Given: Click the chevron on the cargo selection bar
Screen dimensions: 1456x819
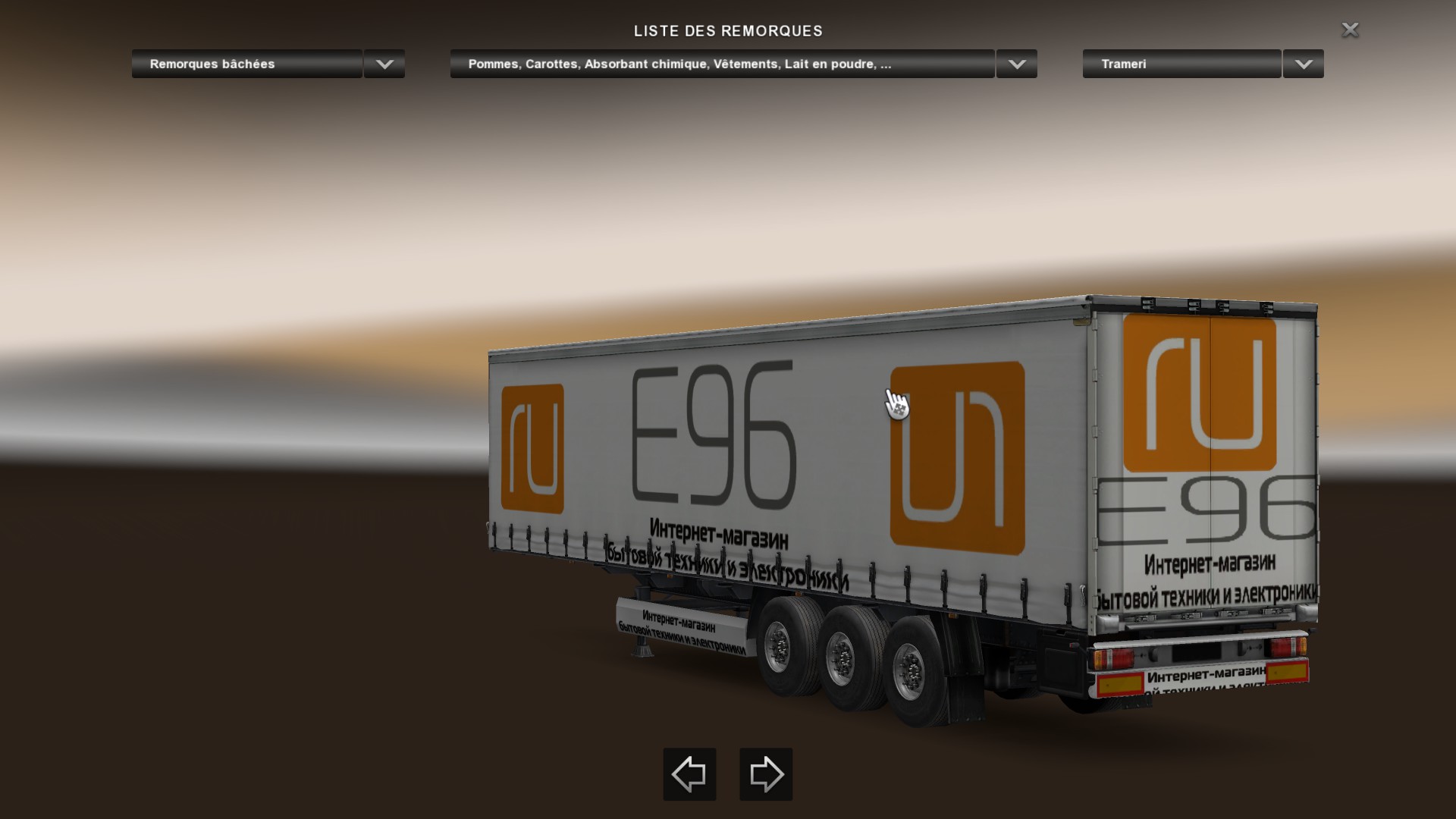Looking at the screenshot, I should pyautogui.click(x=1016, y=64).
